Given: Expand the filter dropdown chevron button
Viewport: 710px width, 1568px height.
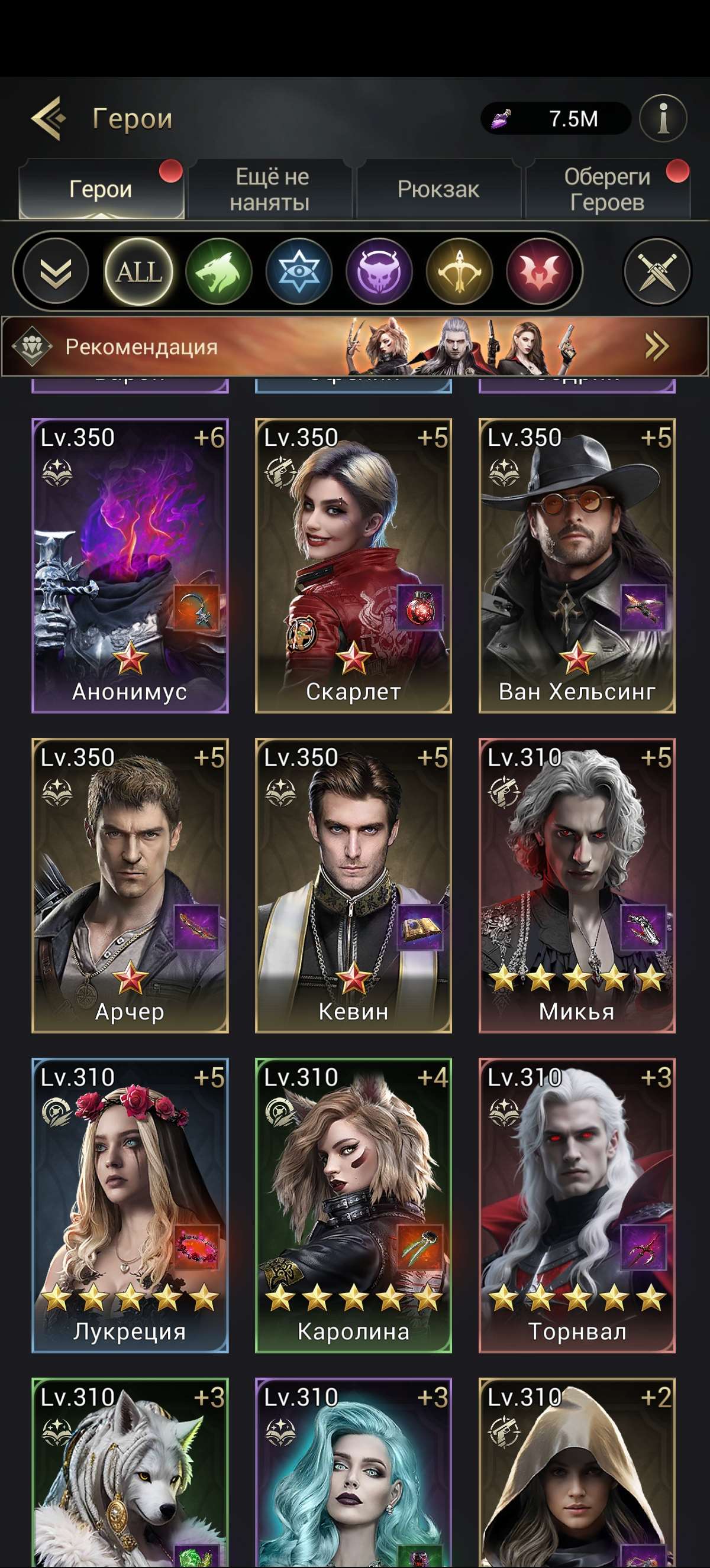Looking at the screenshot, I should [56, 271].
